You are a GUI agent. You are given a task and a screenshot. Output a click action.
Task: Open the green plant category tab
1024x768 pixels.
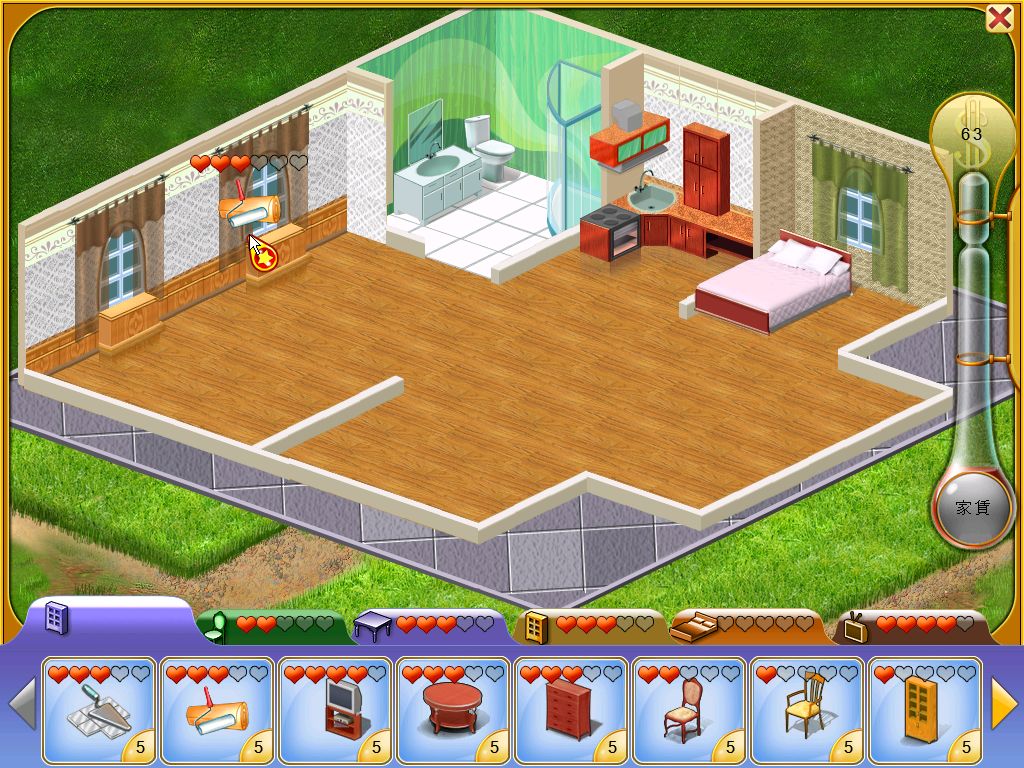click(x=216, y=627)
